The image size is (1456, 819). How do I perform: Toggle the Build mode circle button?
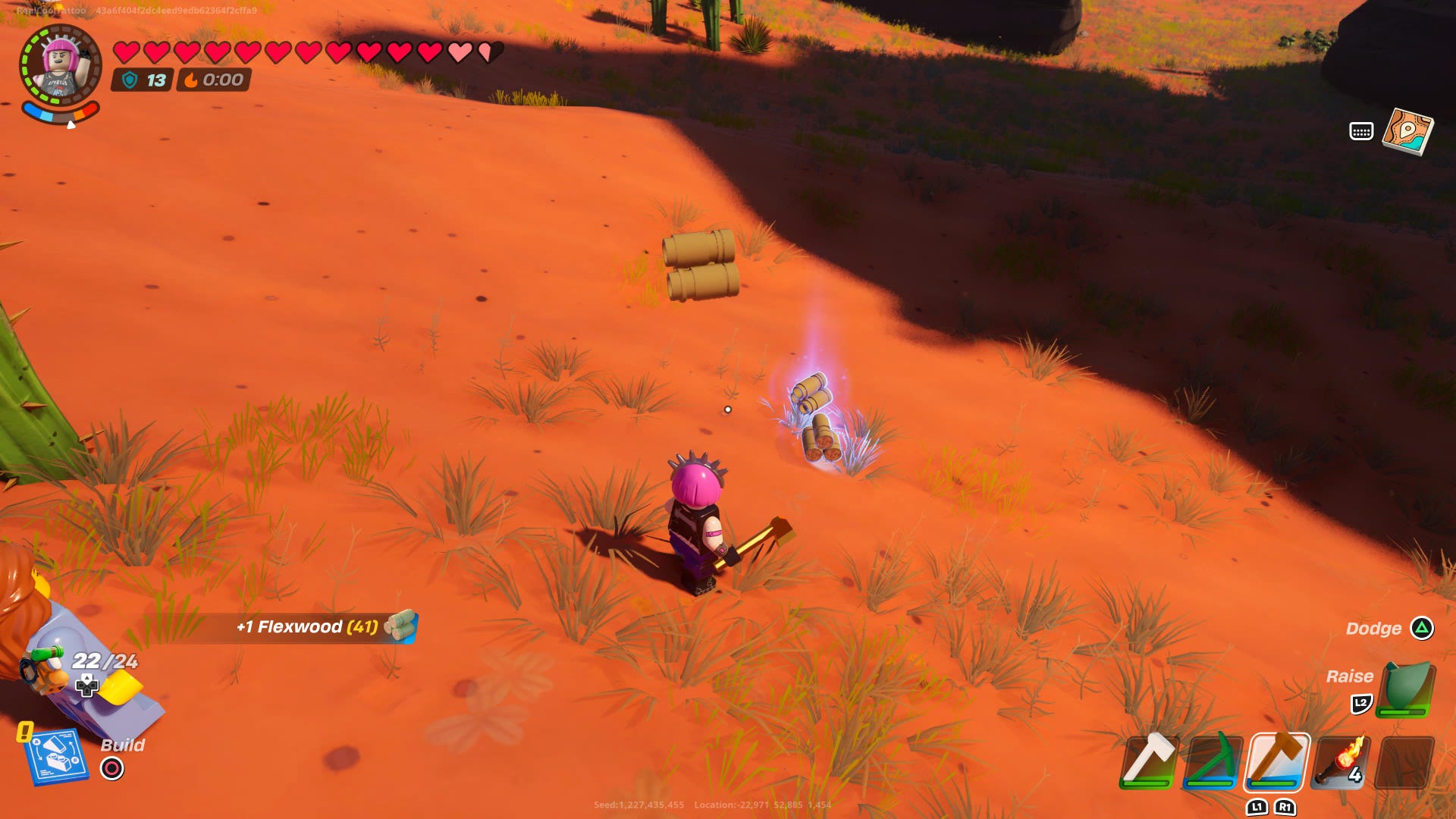112,767
